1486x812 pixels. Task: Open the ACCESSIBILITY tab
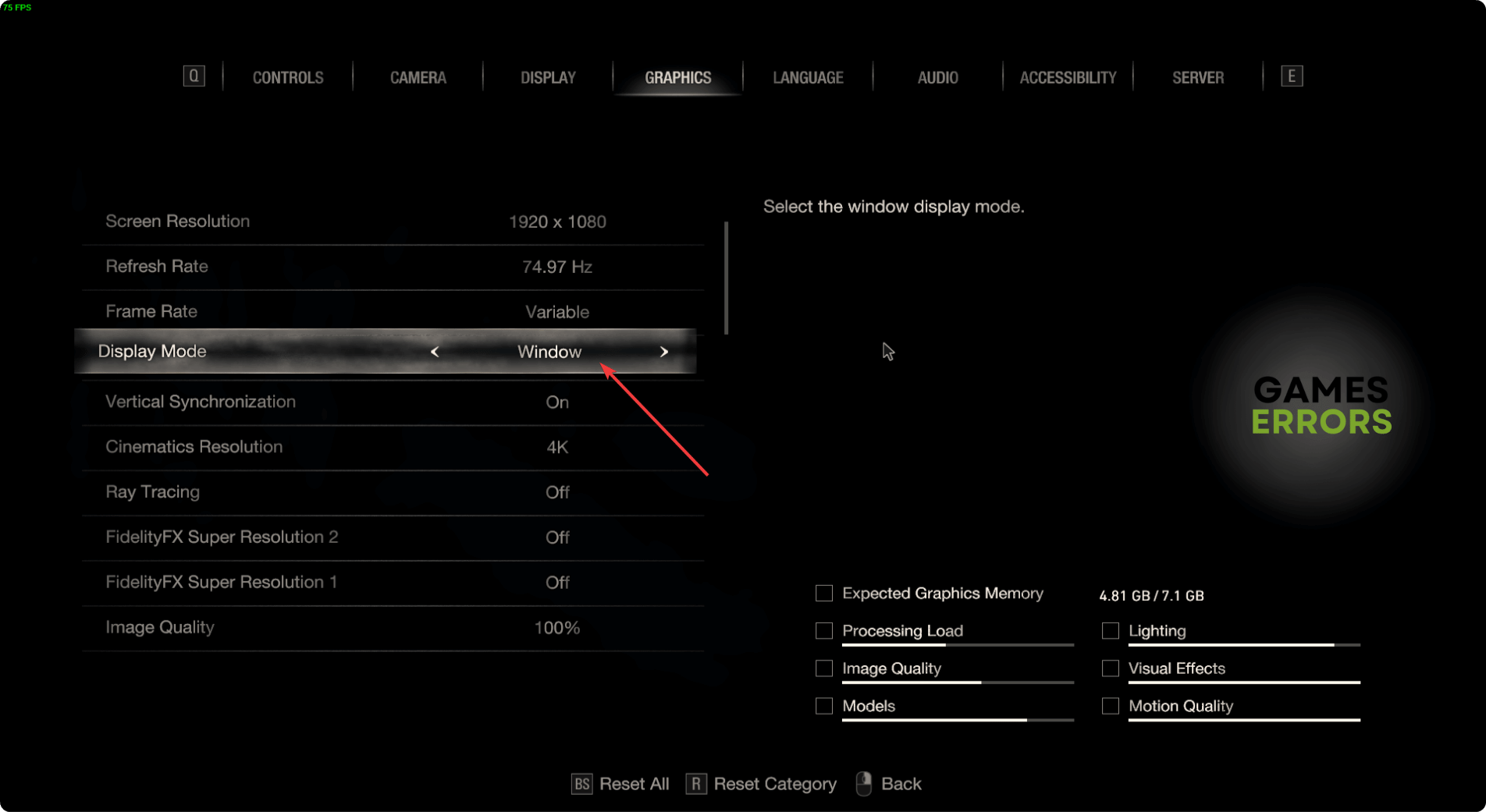(1067, 77)
